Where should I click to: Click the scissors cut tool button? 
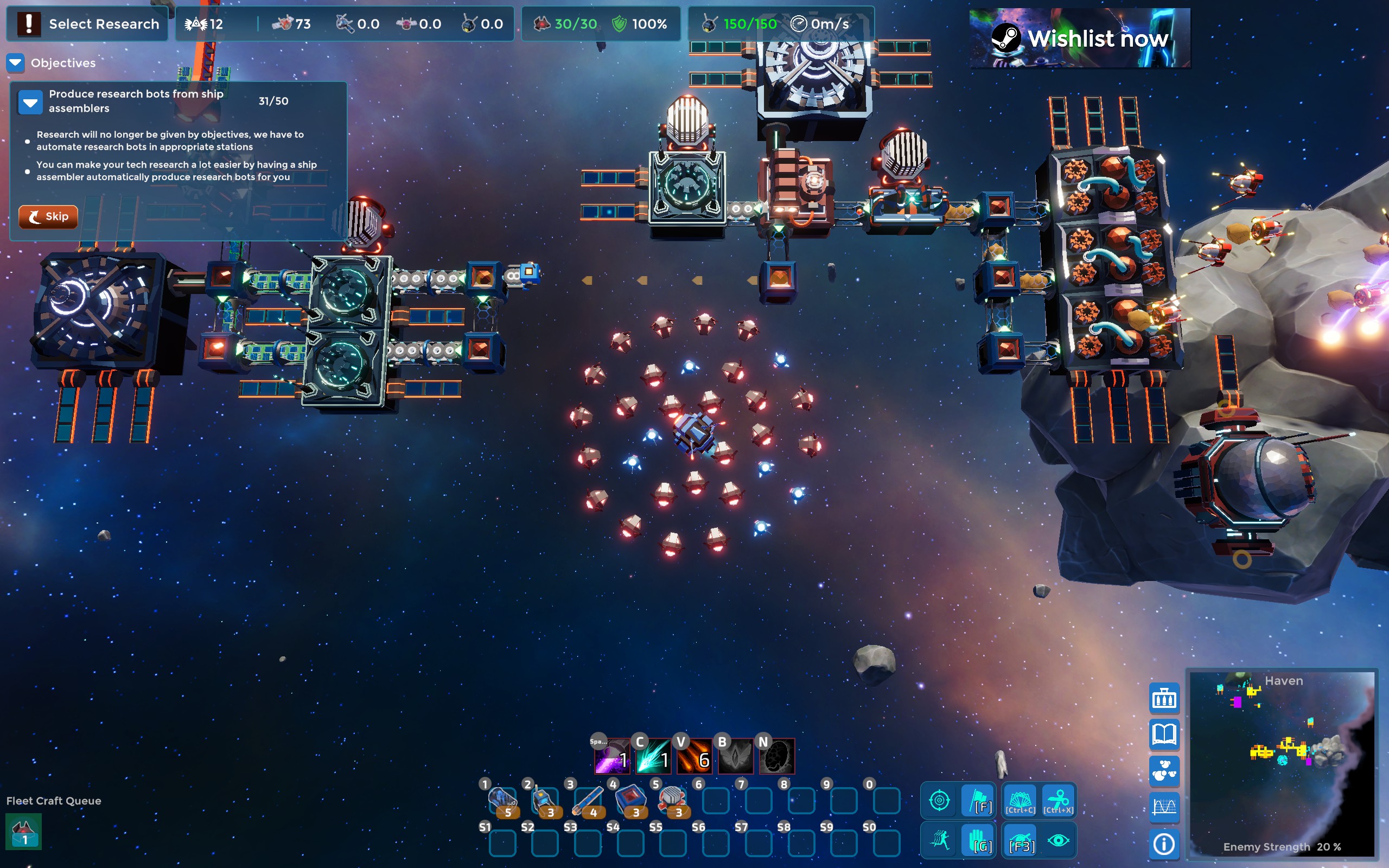coord(1058,800)
